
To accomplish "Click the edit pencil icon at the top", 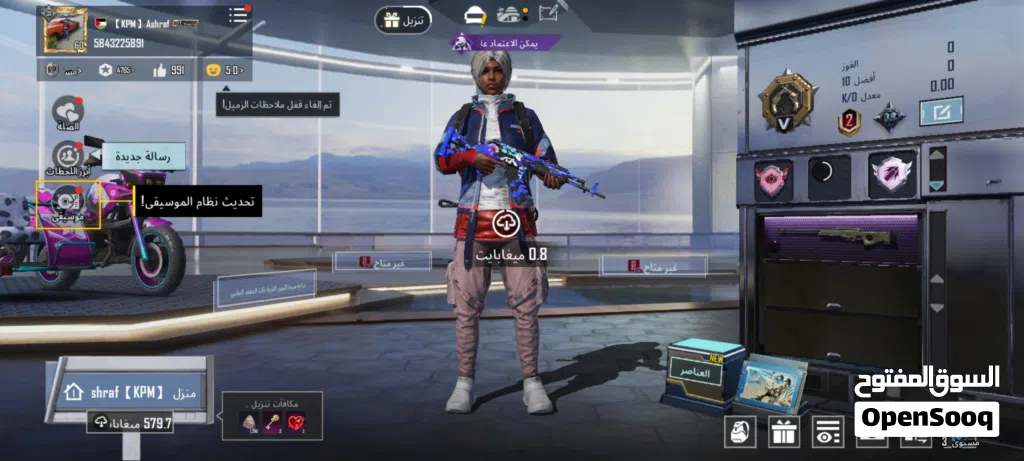I will click(x=548, y=13).
